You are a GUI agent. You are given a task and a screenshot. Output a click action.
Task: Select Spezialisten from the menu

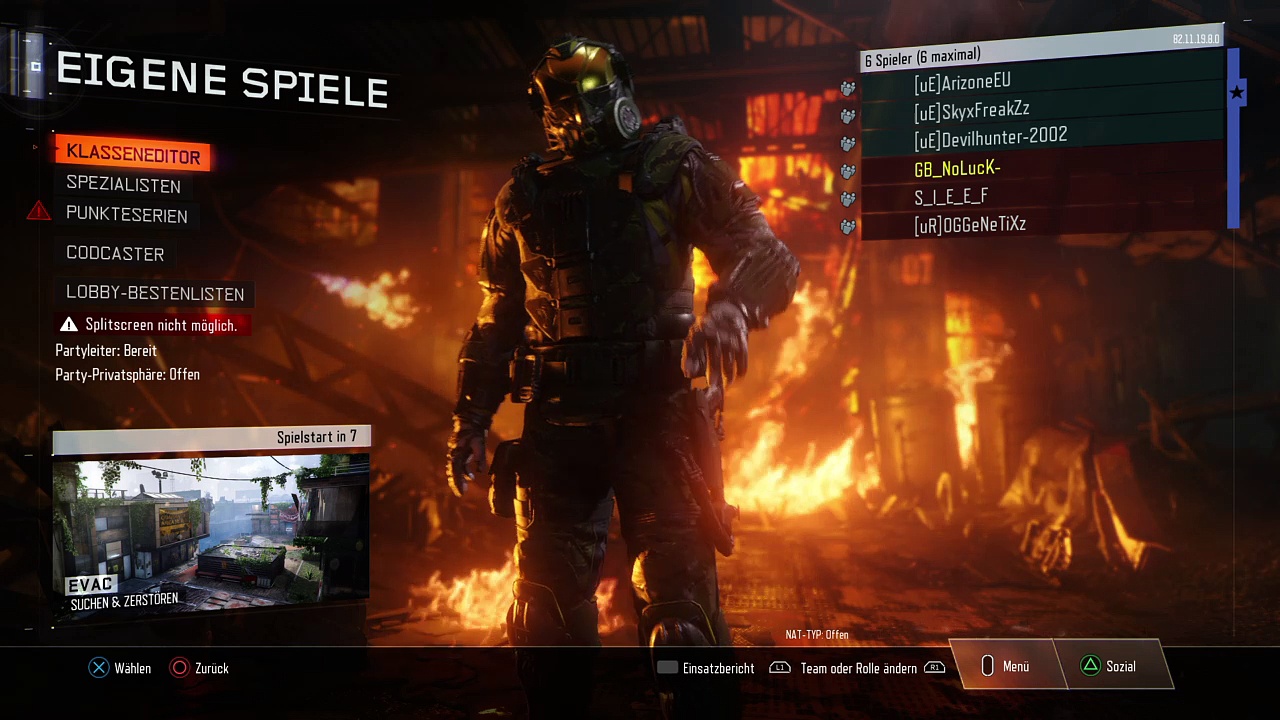point(123,185)
